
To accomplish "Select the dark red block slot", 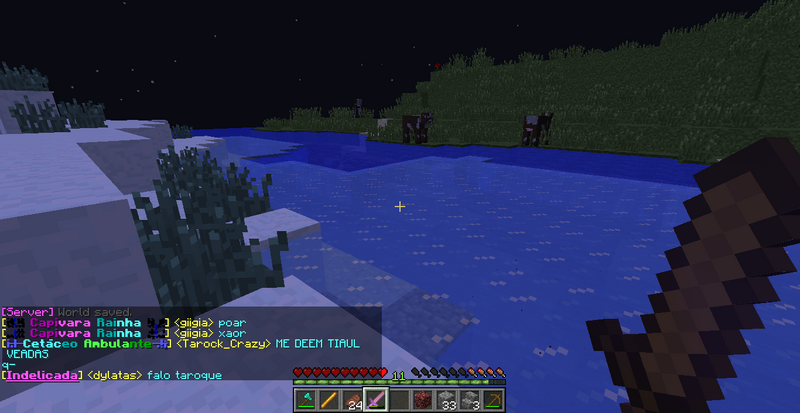I will point(424,401).
